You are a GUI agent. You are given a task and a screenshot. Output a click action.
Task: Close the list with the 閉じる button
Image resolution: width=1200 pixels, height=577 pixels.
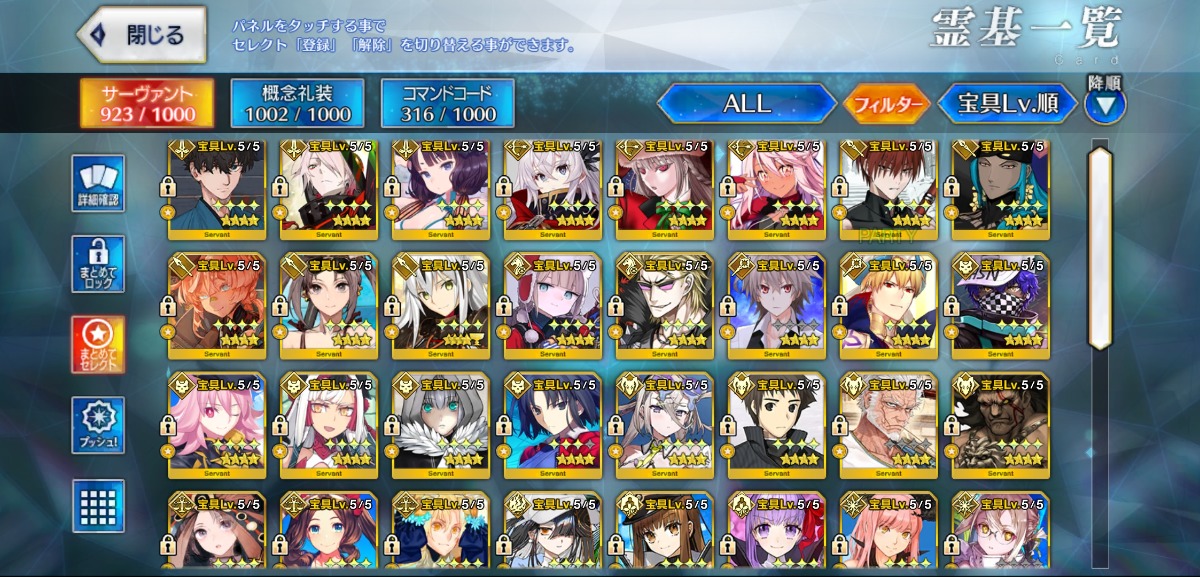(x=142, y=35)
